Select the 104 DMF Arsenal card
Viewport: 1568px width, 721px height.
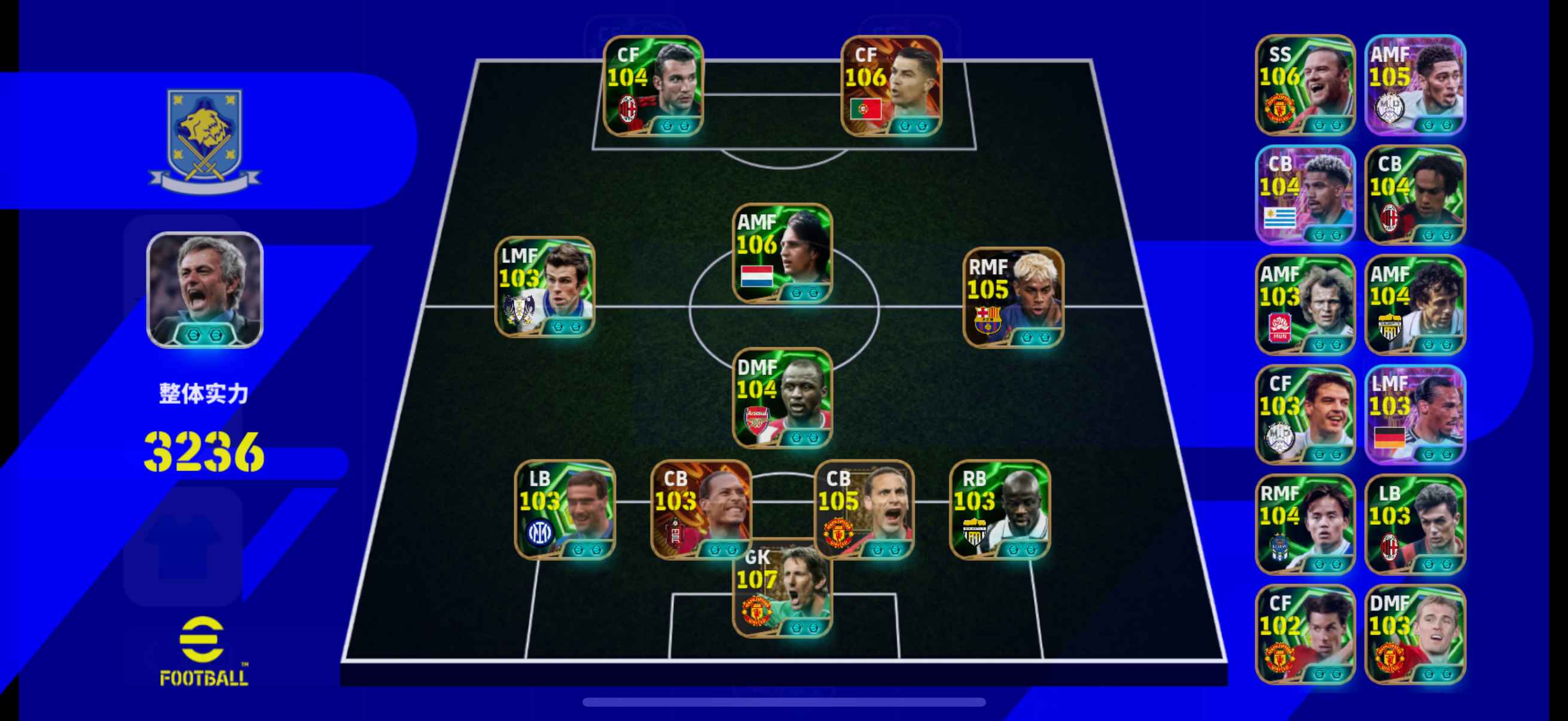pyautogui.click(x=783, y=398)
